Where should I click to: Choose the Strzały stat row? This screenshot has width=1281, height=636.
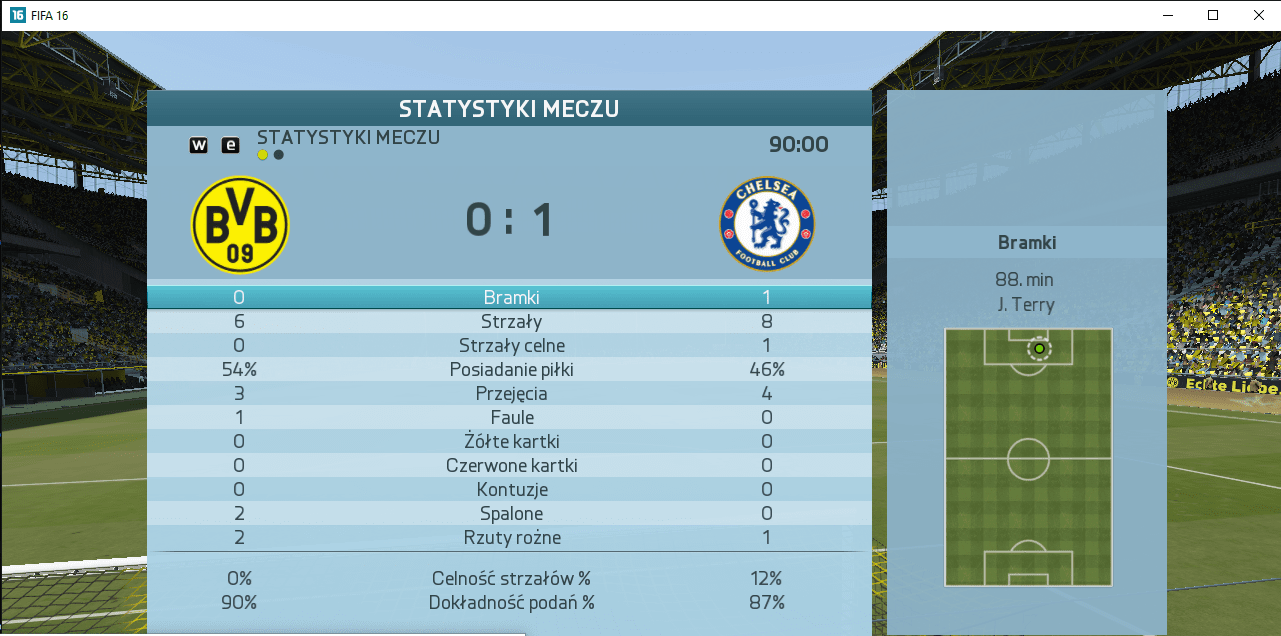tap(509, 321)
